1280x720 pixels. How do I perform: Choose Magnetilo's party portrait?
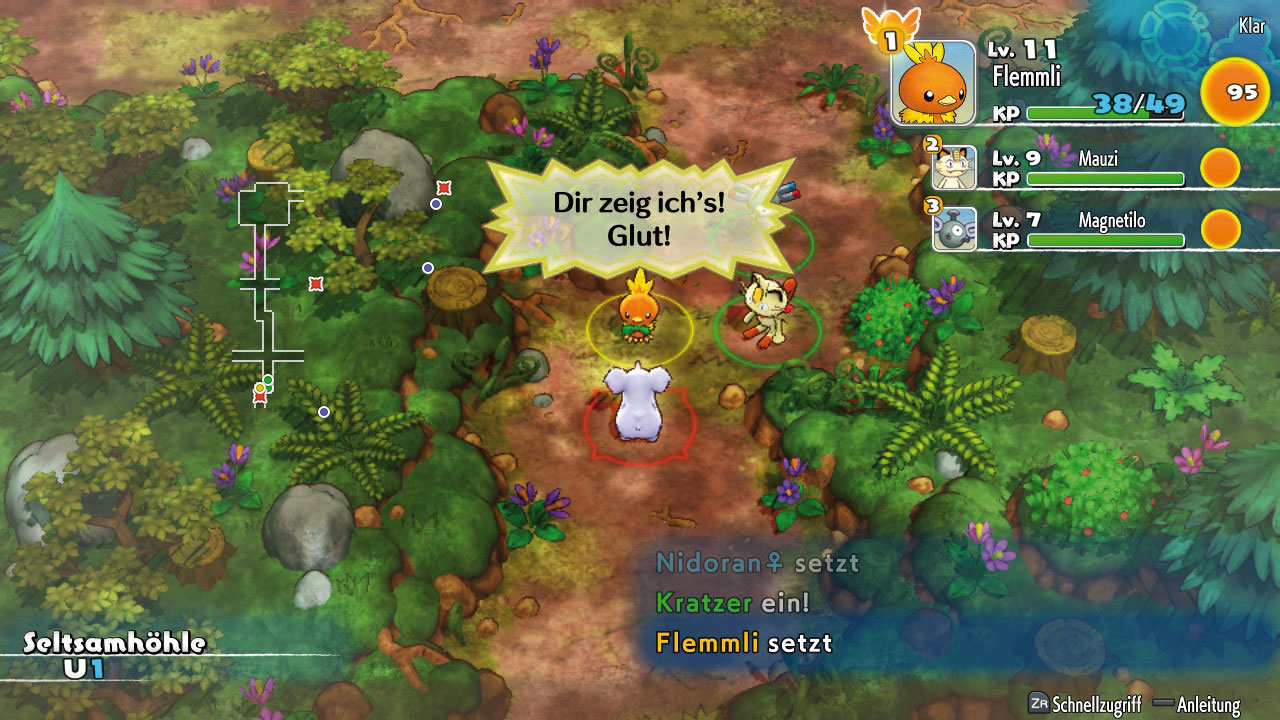(x=954, y=229)
